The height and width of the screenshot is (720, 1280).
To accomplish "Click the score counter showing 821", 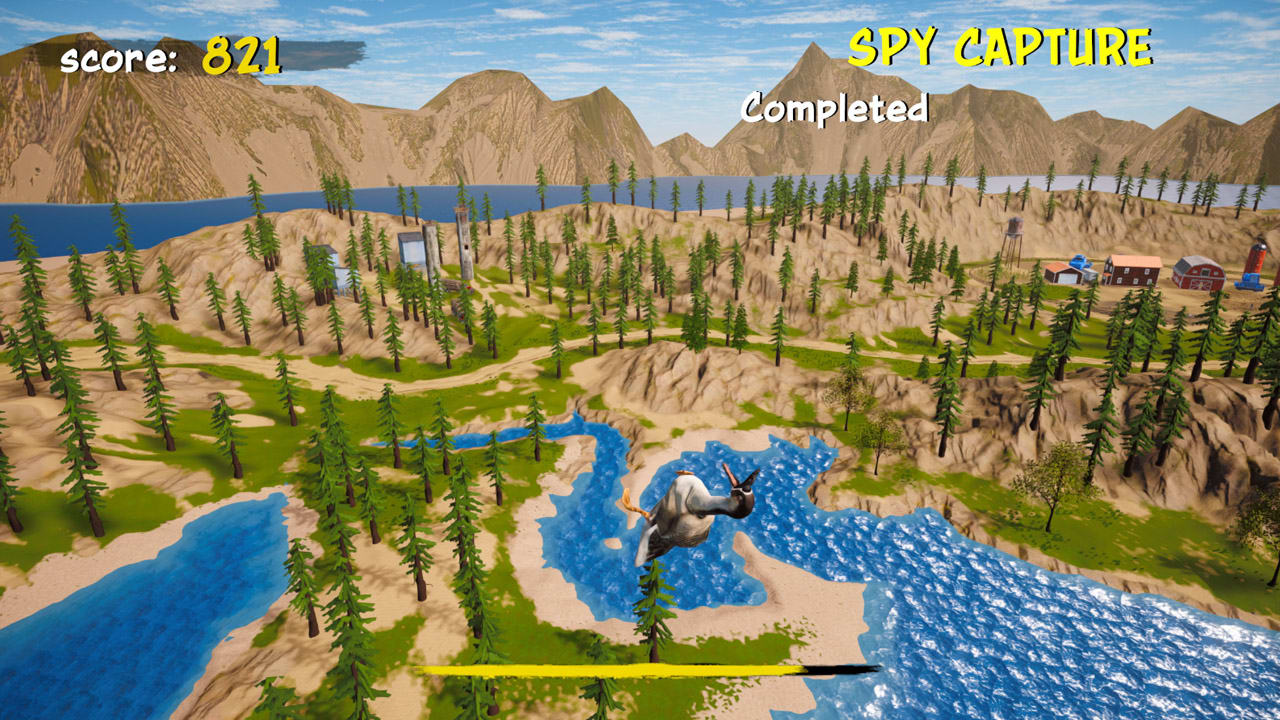I will pyautogui.click(x=170, y=58).
